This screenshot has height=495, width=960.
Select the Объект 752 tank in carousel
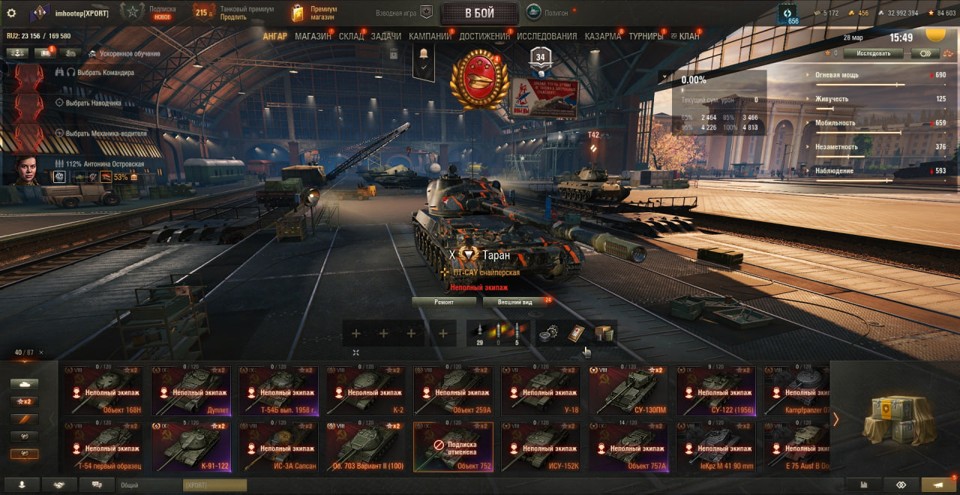pos(452,446)
